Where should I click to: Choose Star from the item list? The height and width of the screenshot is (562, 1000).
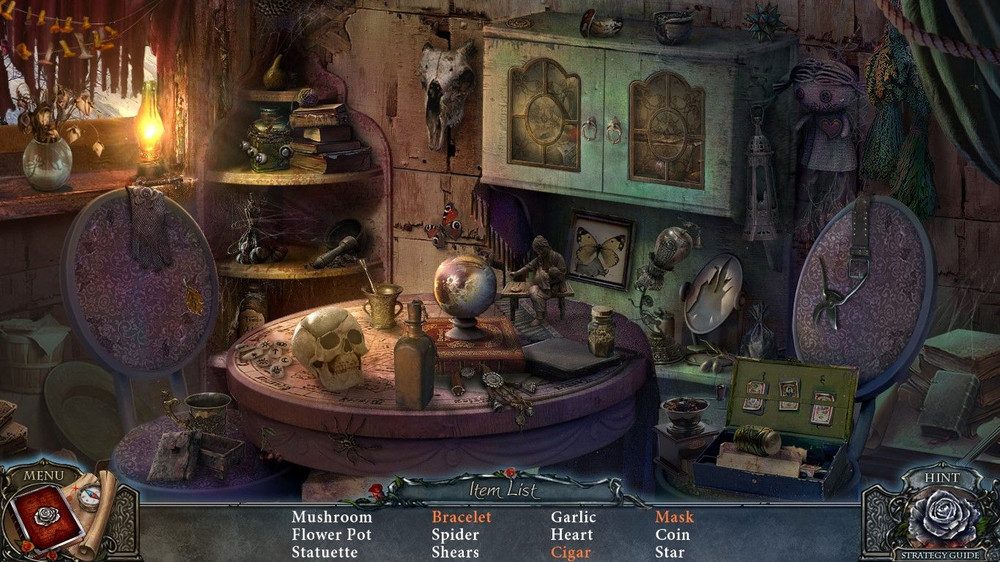(670, 552)
